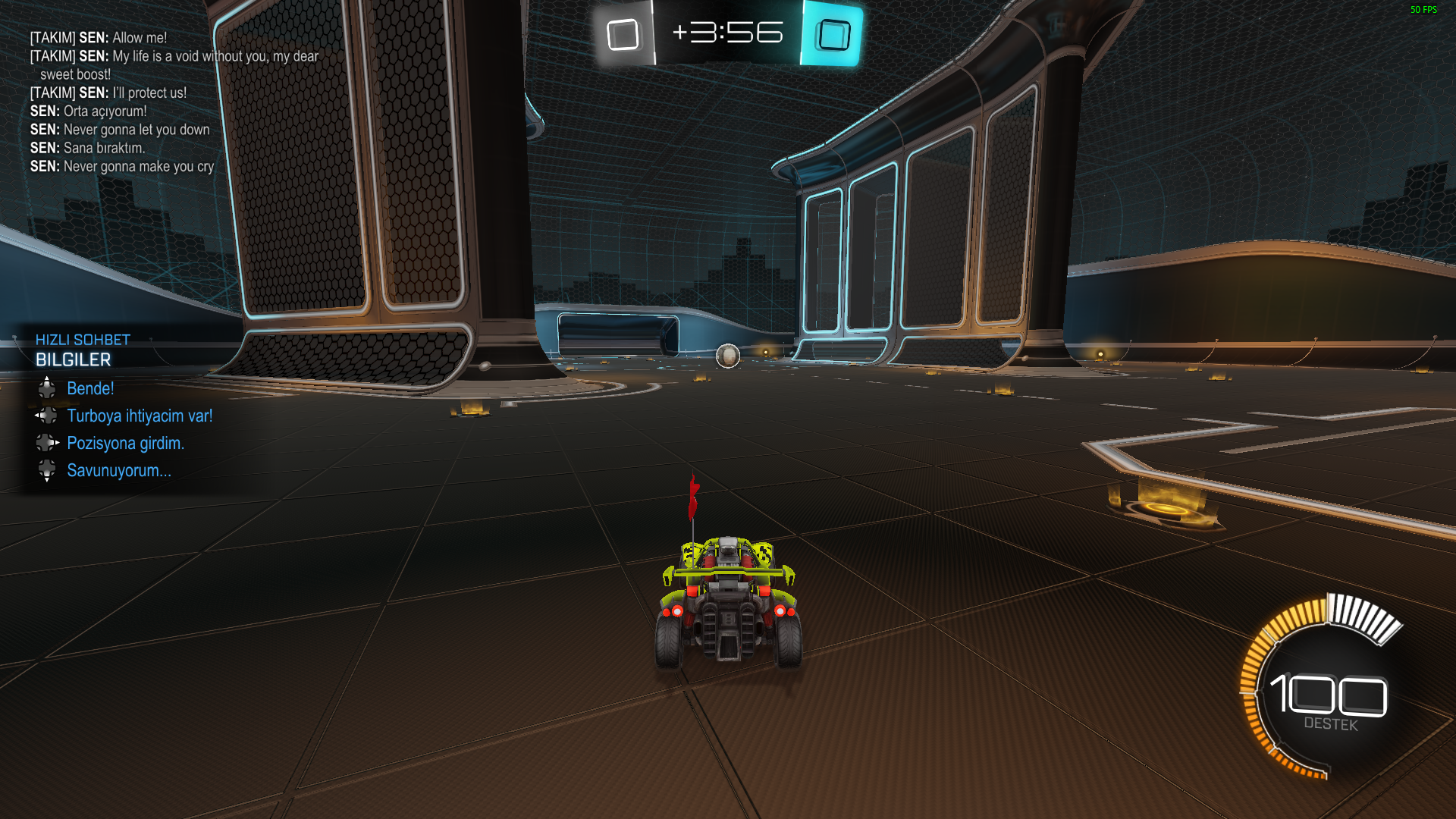This screenshot has height=819, width=1456.
Task: Select the "Pozisyona girdim." quick chat option
Action: 125,443
